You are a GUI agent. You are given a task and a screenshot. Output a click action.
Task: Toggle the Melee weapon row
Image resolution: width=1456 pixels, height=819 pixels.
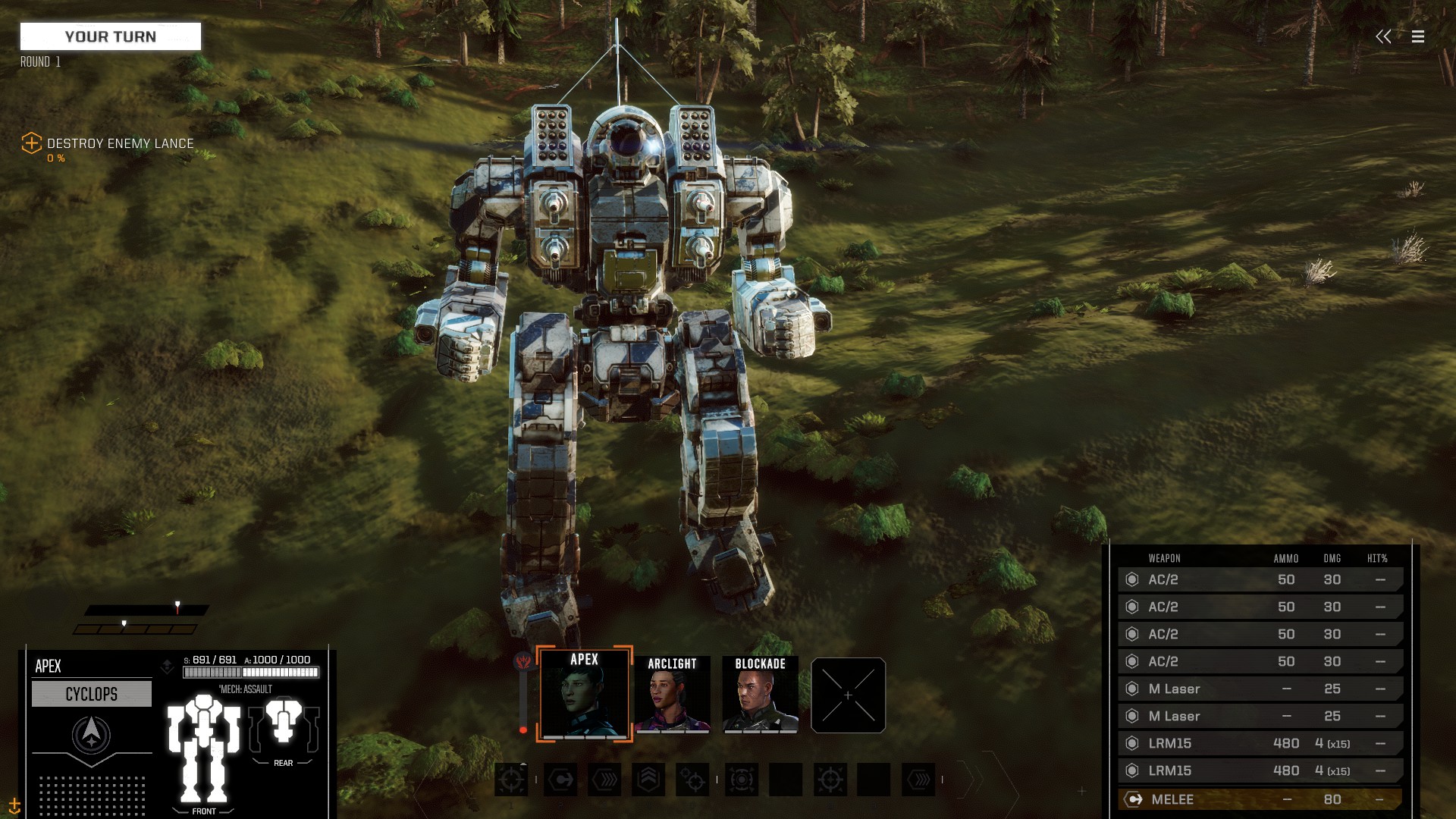point(1259,799)
